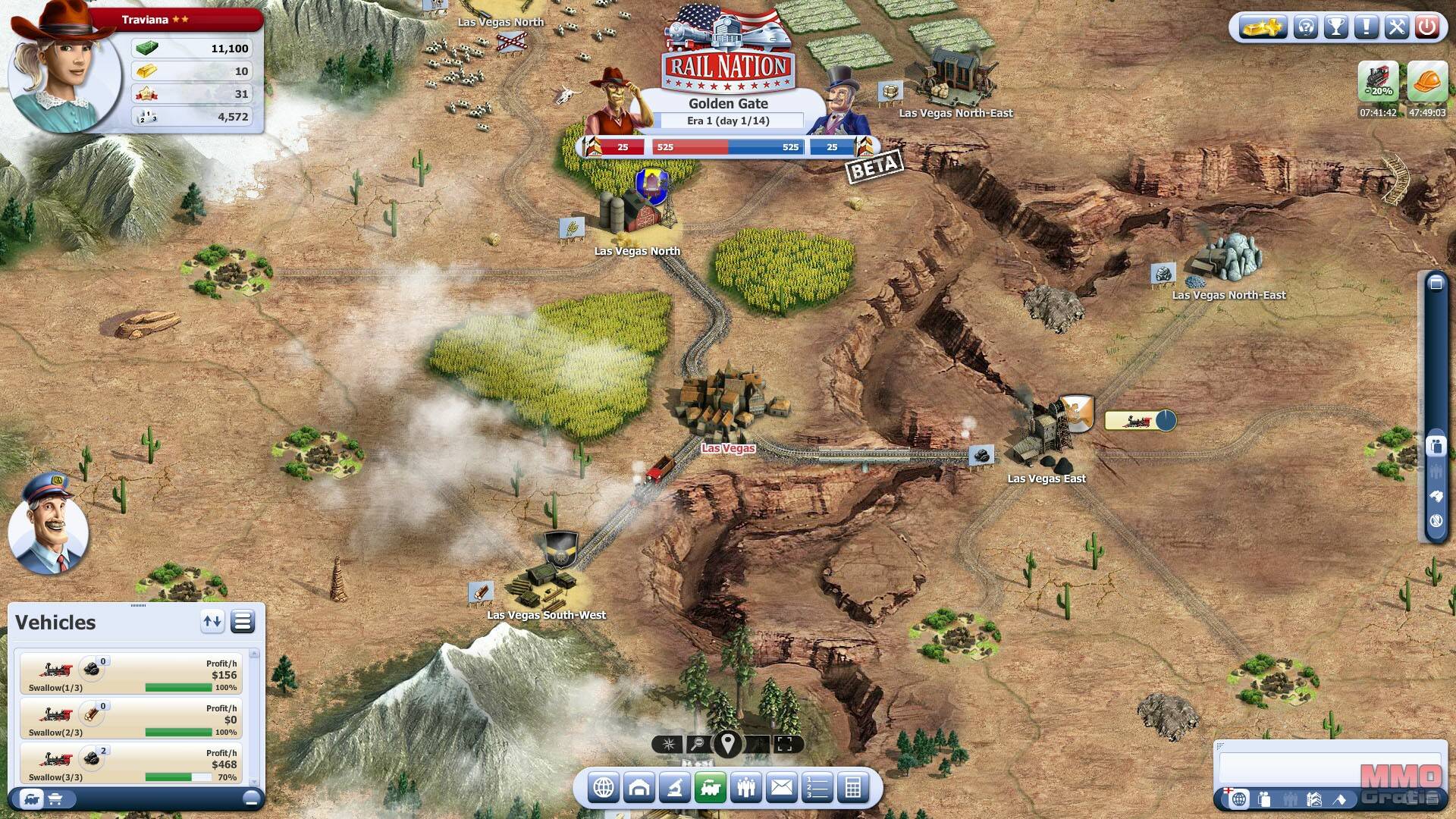This screenshot has height=819, width=1456.
Task: Open the research microscope button
Action: 674,788
